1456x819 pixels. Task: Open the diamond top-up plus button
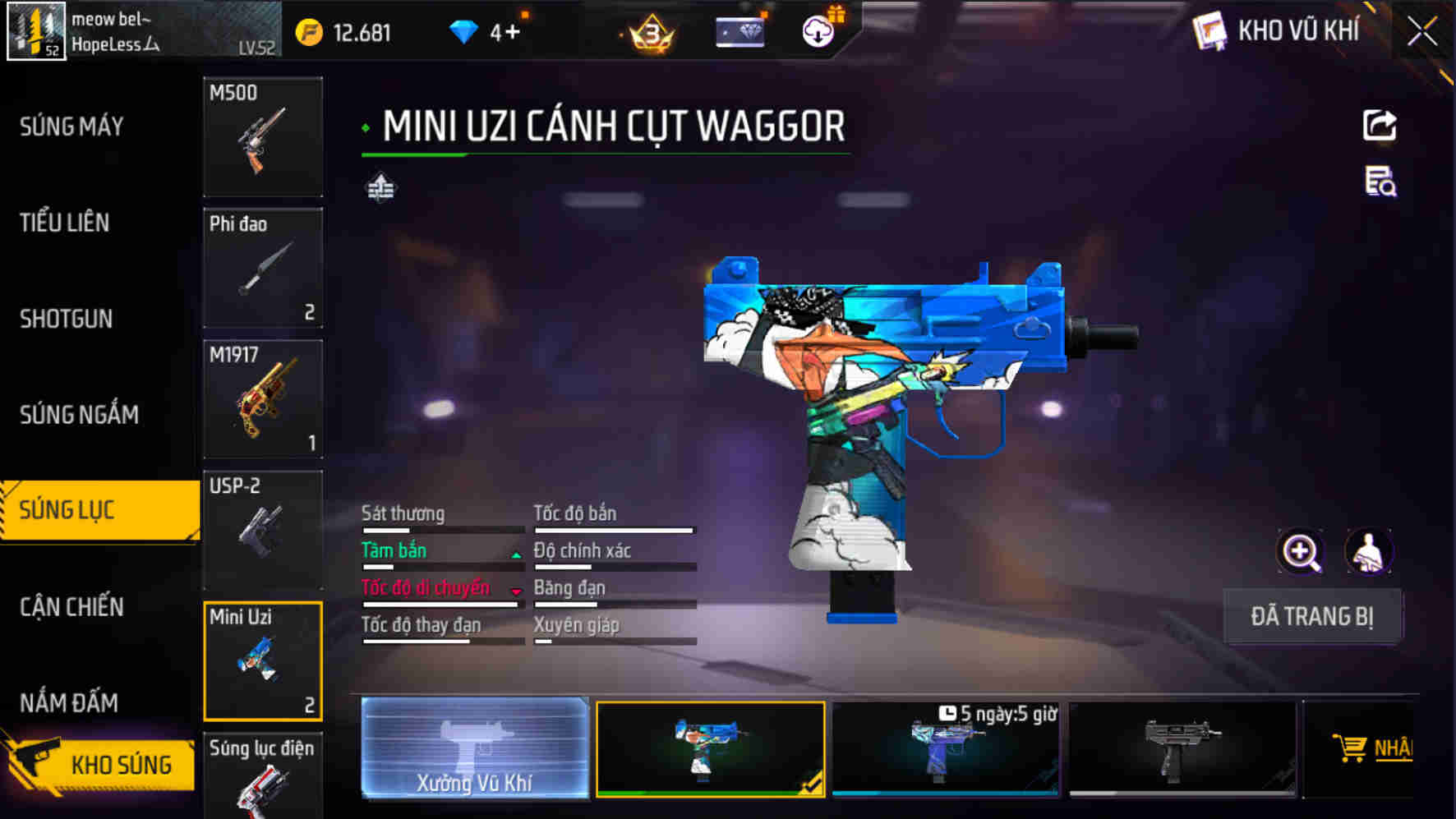(x=513, y=32)
